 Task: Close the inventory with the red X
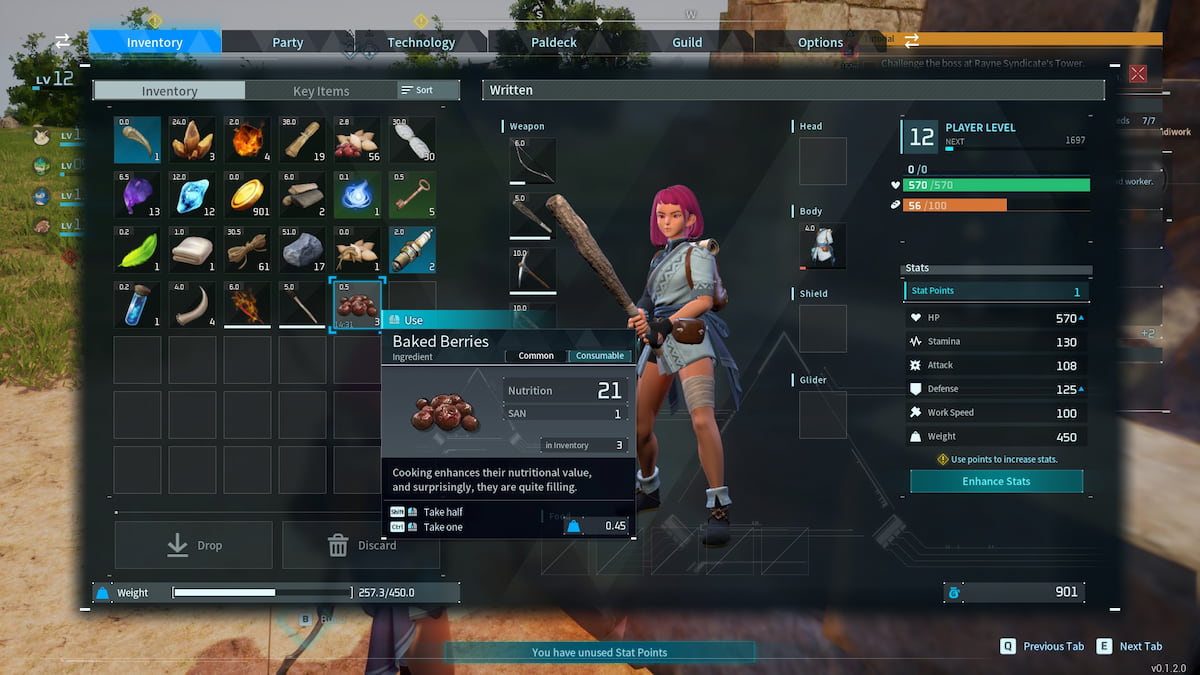coord(1137,74)
